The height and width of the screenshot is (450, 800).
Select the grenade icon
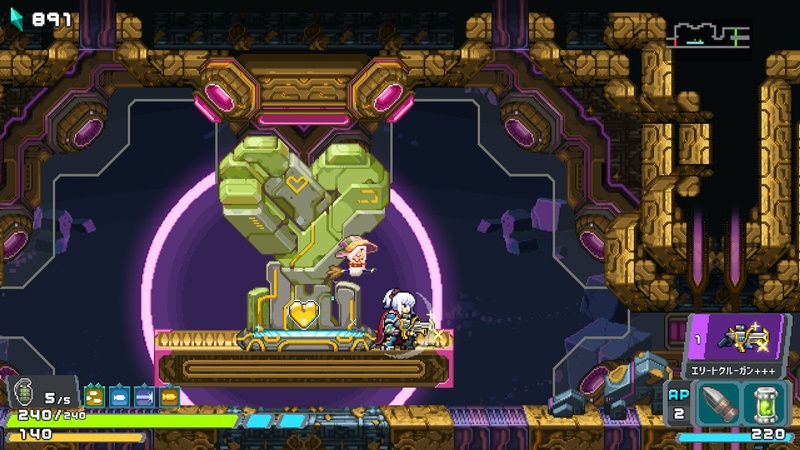(x=24, y=394)
